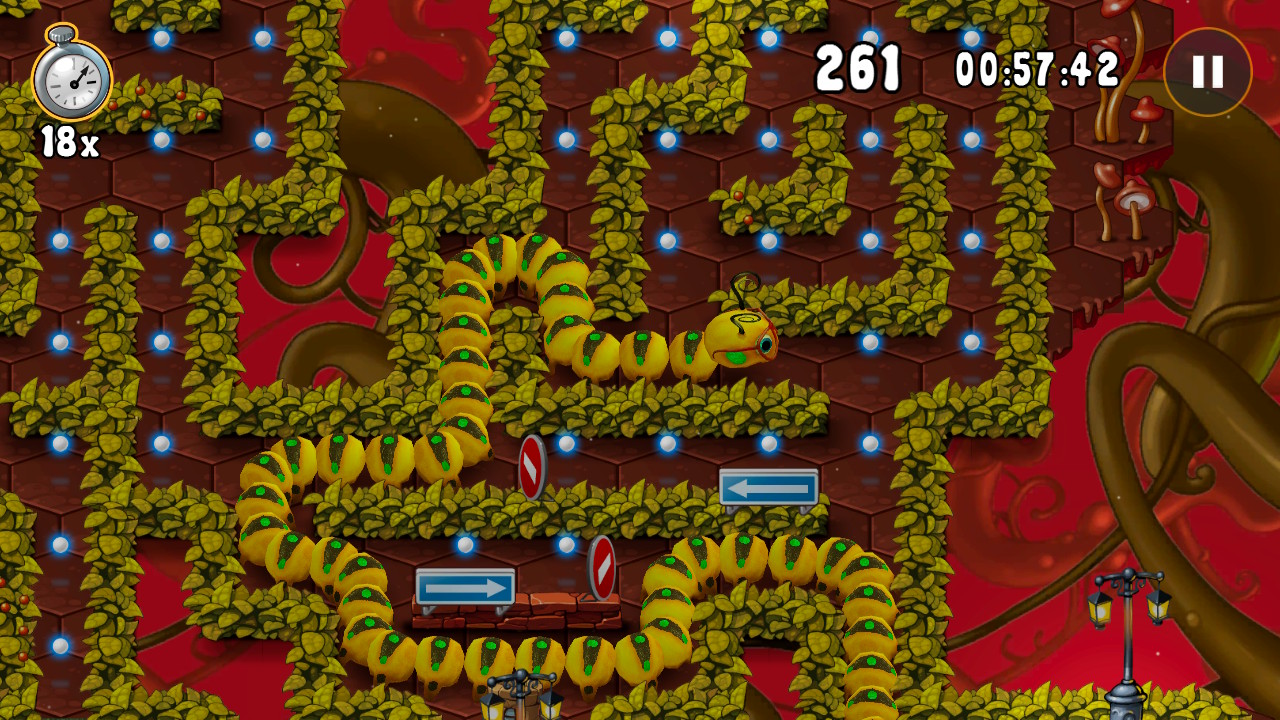The height and width of the screenshot is (720, 1280).
Task: Click the caterpillar's head
Action: [740, 340]
